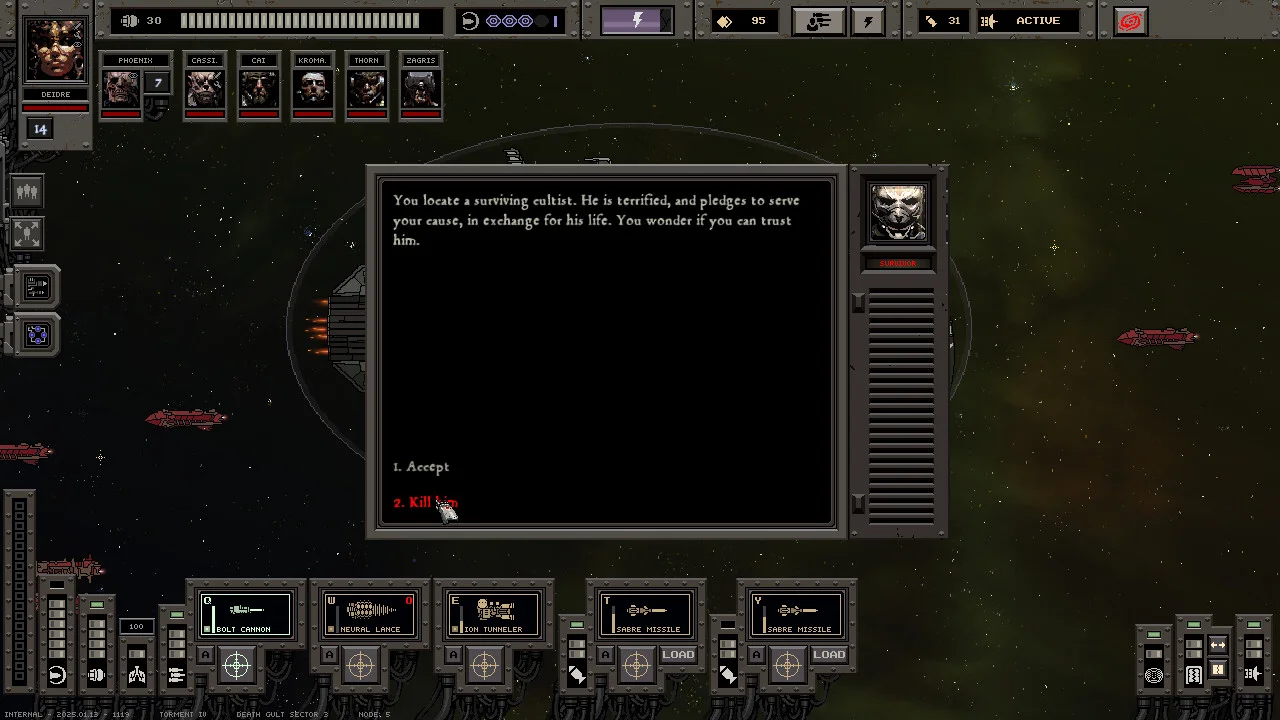Select crew member Zagris's portrait

pyautogui.click(x=421, y=88)
